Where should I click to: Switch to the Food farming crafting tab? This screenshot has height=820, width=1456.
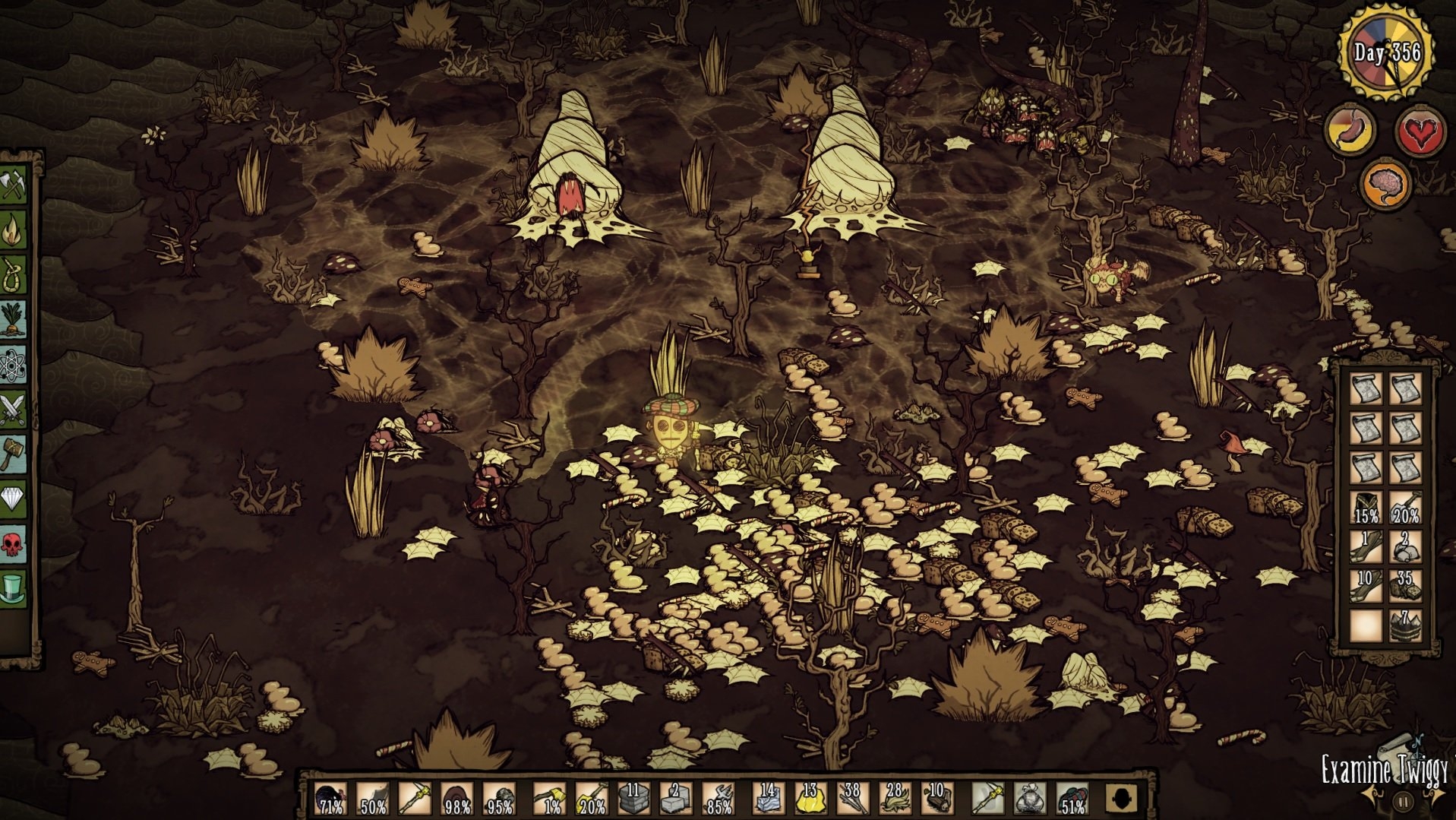tap(13, 320)
